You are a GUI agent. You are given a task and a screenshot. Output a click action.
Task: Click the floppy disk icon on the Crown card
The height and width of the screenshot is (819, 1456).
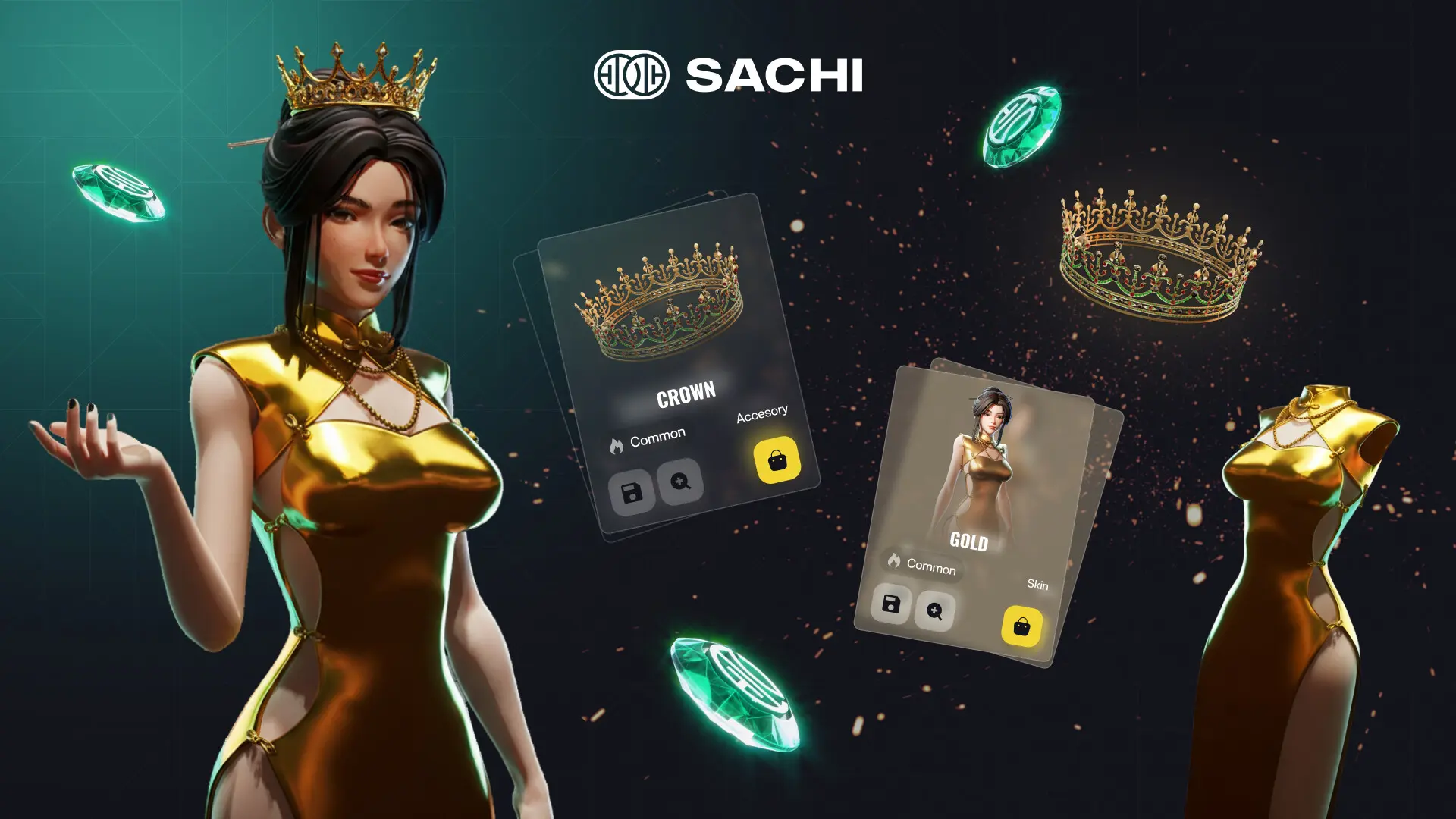(632, 492)
